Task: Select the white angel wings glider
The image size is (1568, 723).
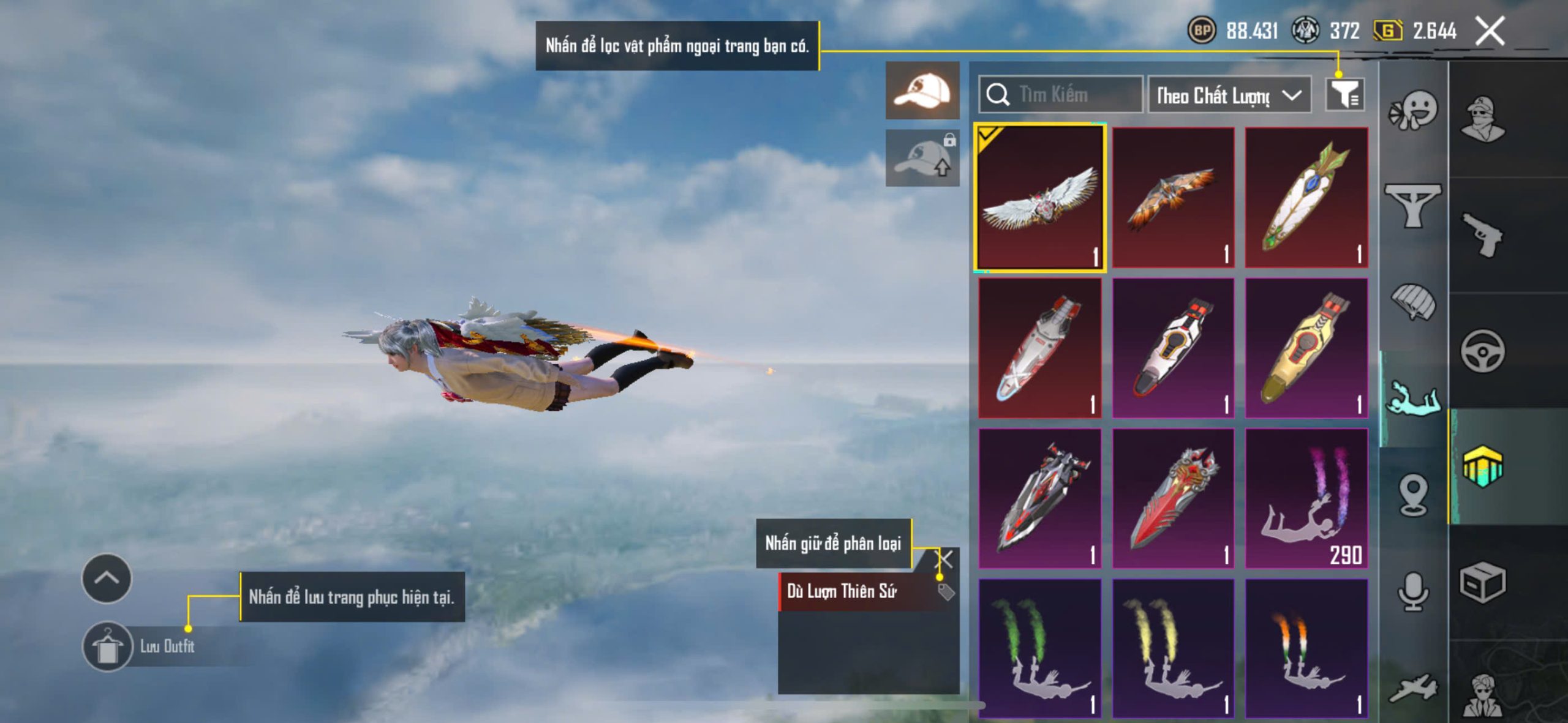Action: [1040, 197]
